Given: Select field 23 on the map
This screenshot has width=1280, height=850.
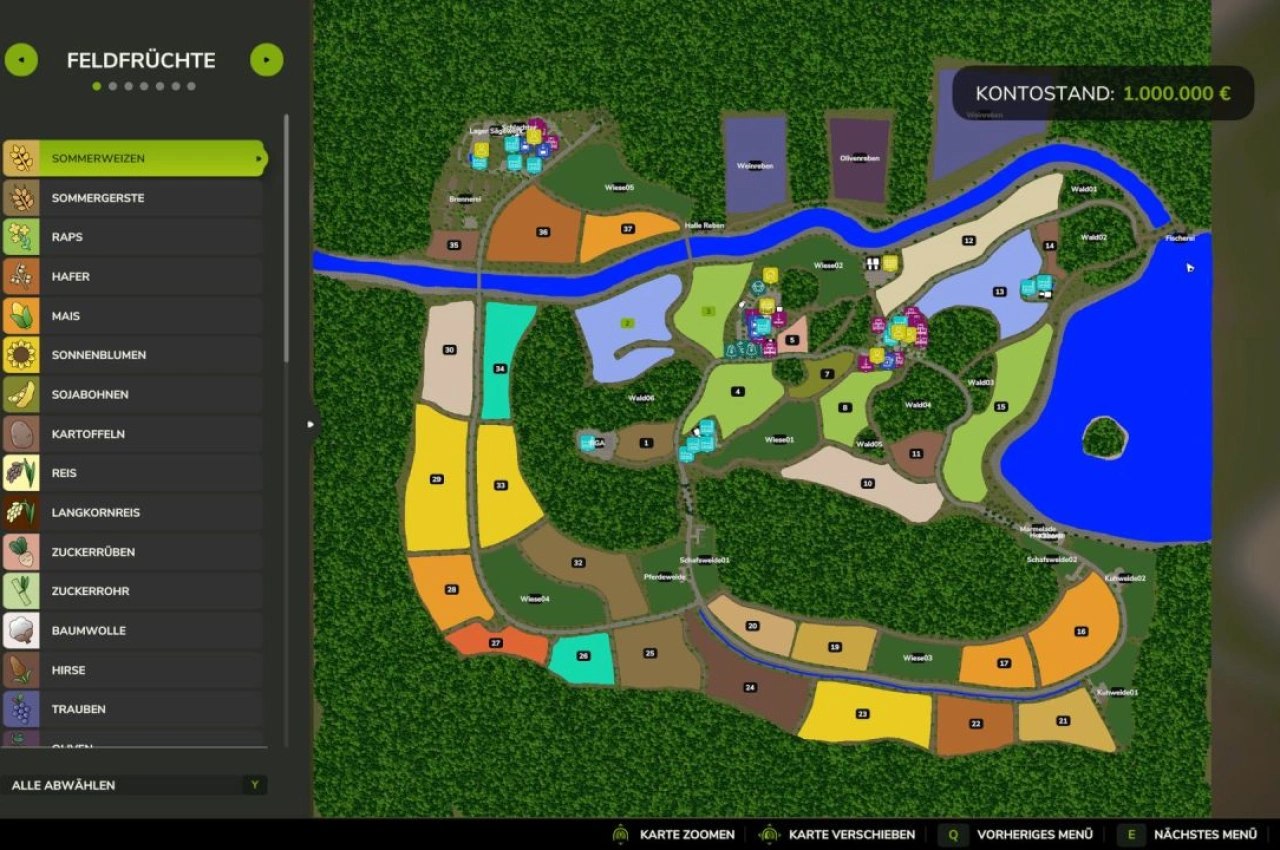Looking at the screenshot, I should point(862,714).
